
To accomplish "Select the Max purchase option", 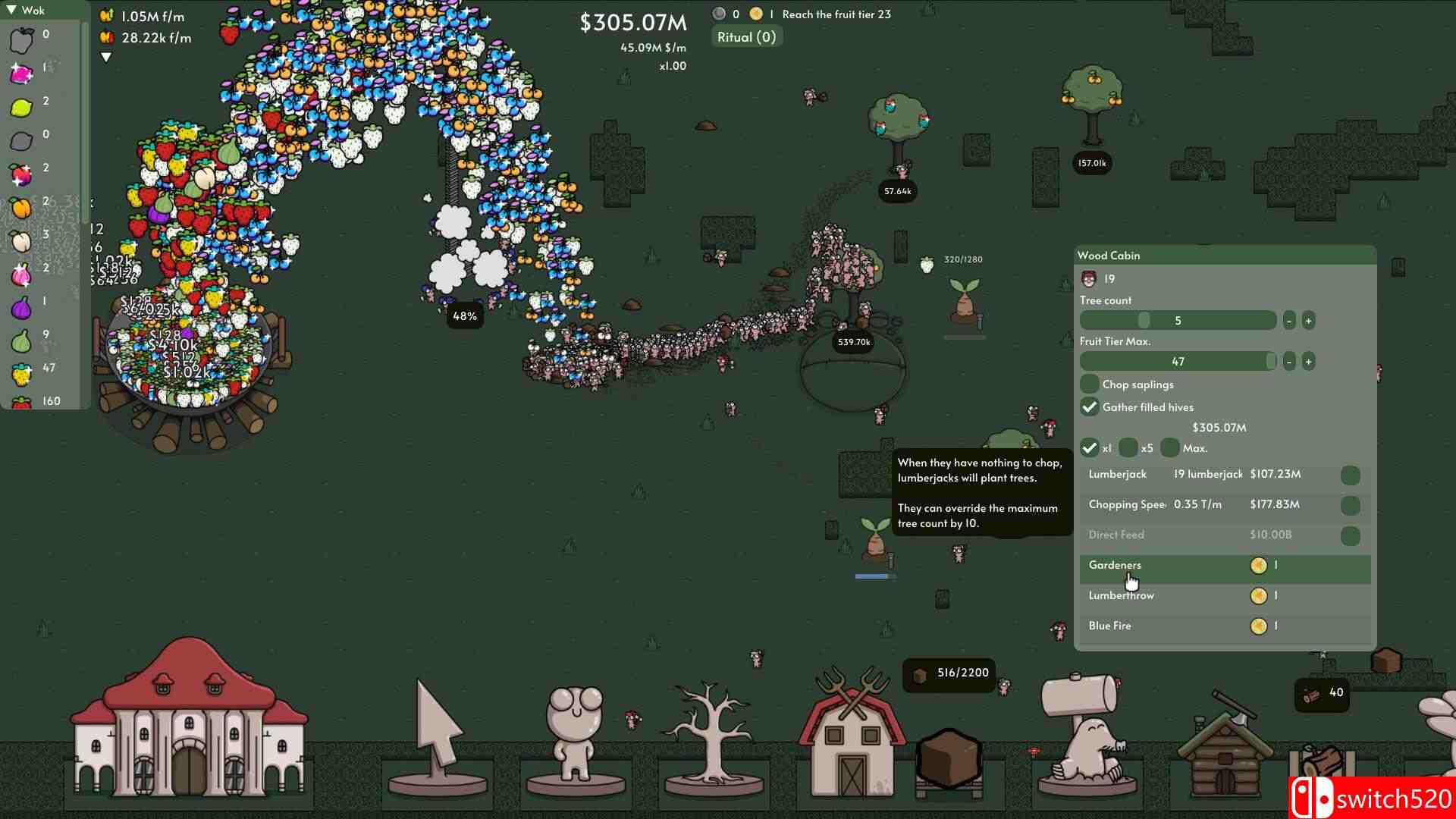I will coord(1170,448).
